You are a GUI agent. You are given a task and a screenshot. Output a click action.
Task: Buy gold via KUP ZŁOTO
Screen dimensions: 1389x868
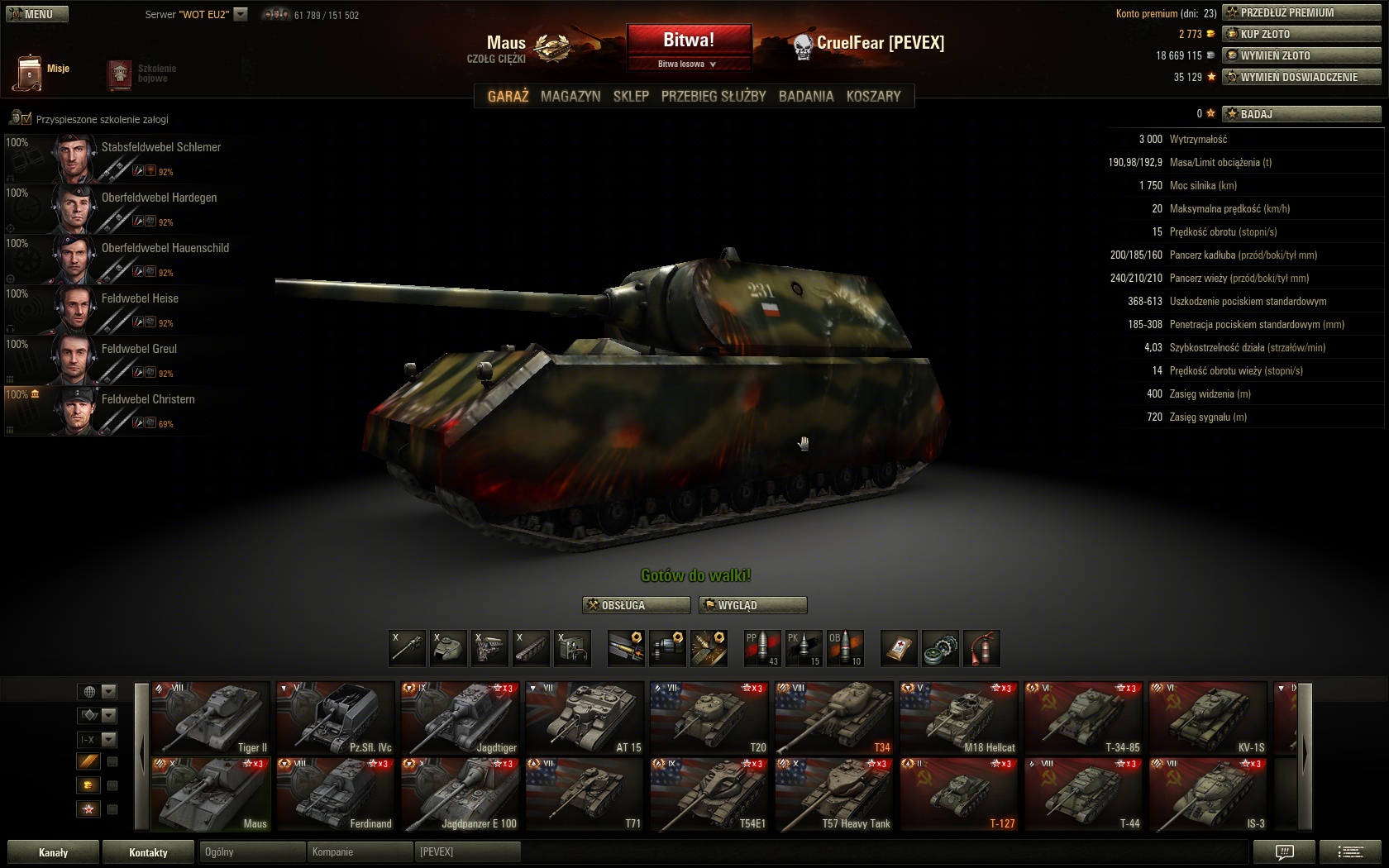coord(1301,34)
